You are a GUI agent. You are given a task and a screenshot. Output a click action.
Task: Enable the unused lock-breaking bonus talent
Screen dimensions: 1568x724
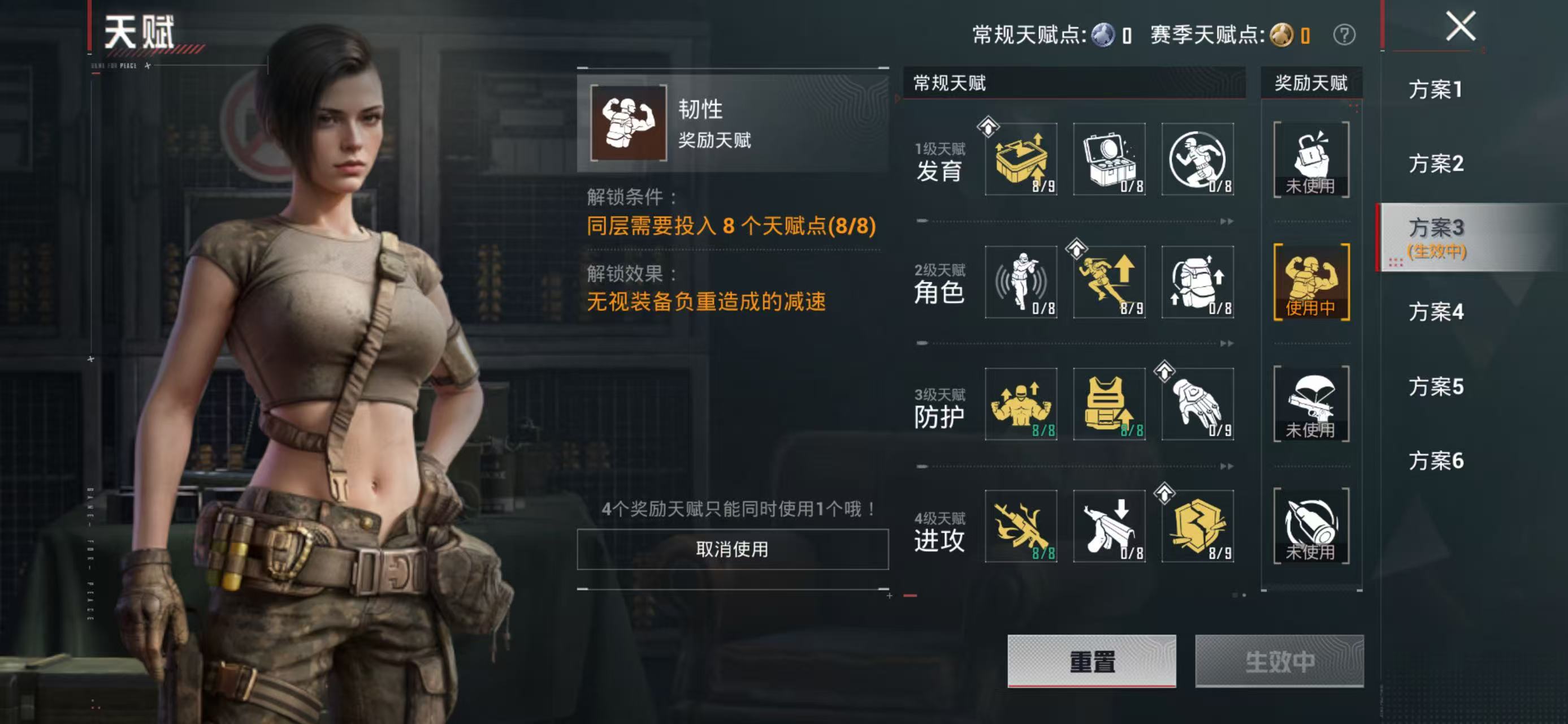pyautogui.click(x=1312, y=158)
